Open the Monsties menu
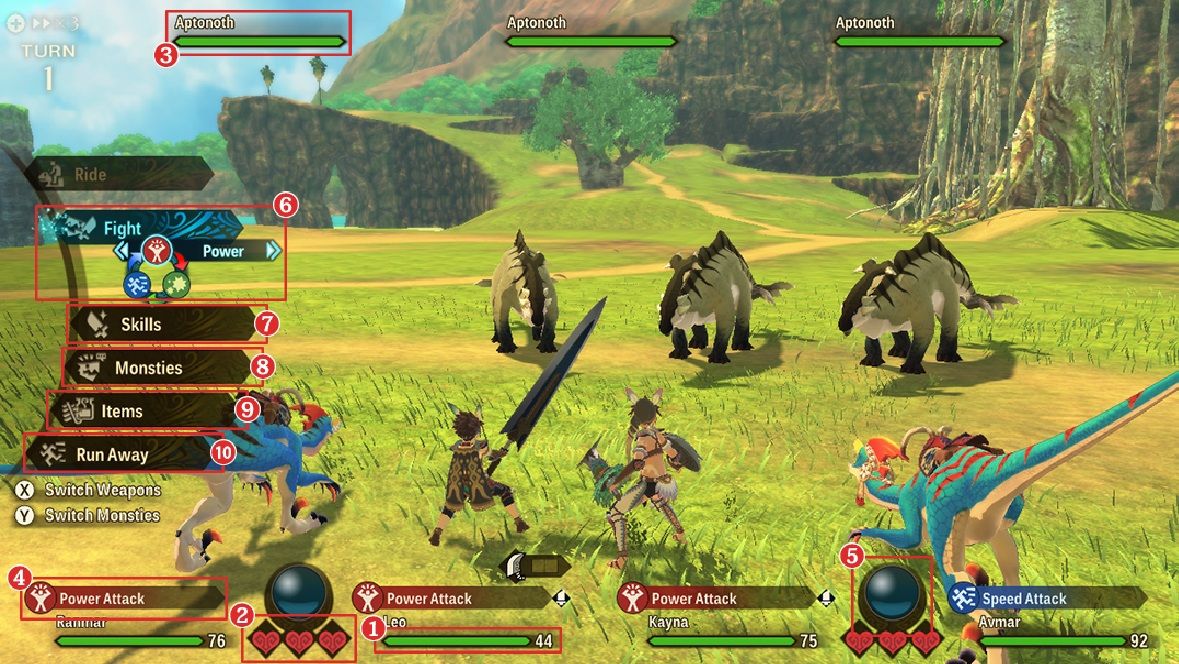Screen dimensions: 1179x664 (x=148, y=368)
